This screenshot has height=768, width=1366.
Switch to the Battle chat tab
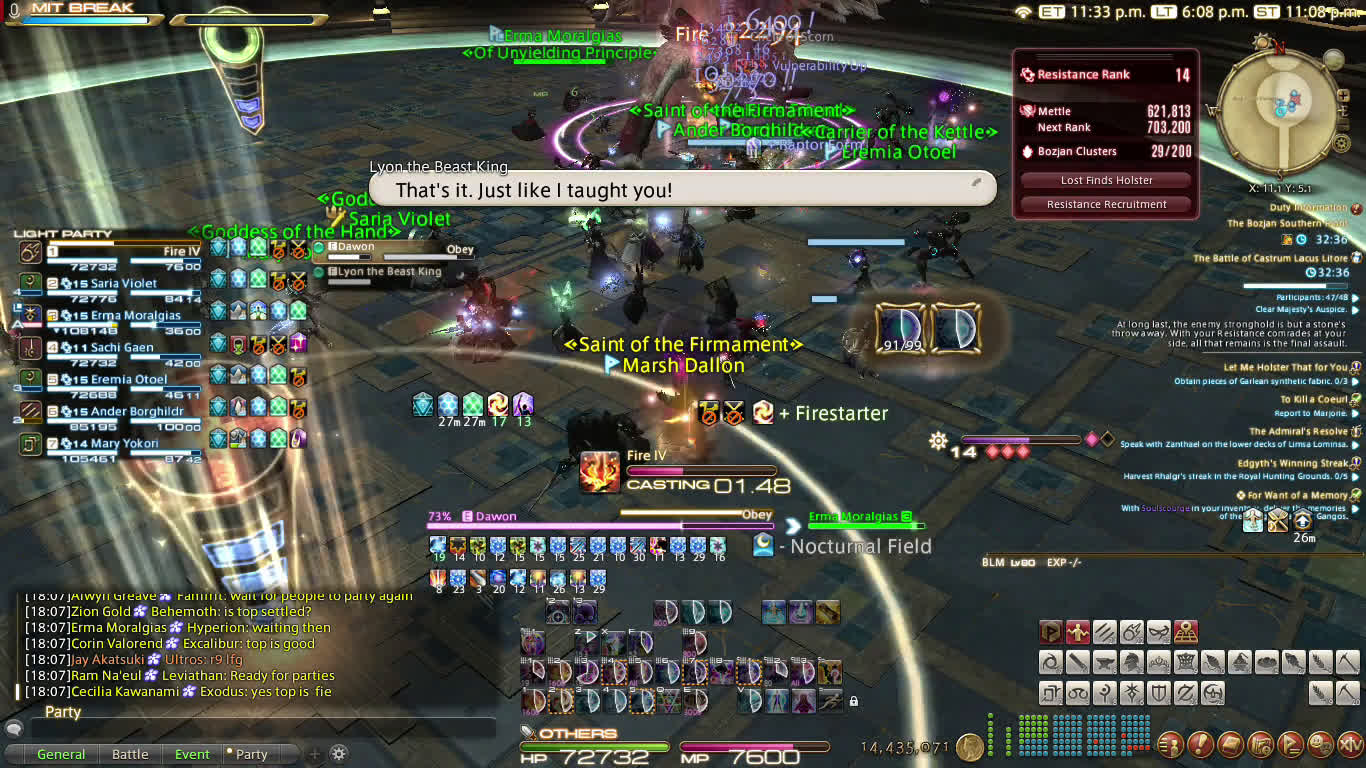coord(130,754)
